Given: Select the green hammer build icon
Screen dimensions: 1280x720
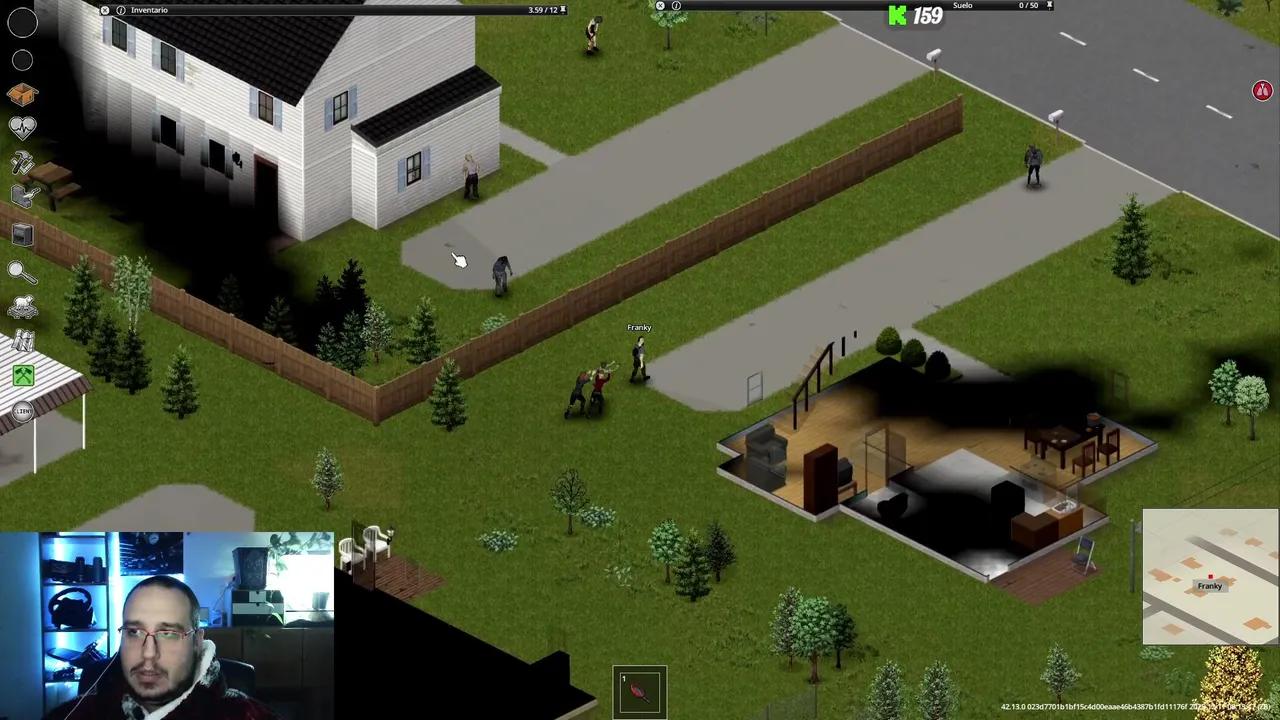Looking at the screenshot, I should click(x=22, y=375).
